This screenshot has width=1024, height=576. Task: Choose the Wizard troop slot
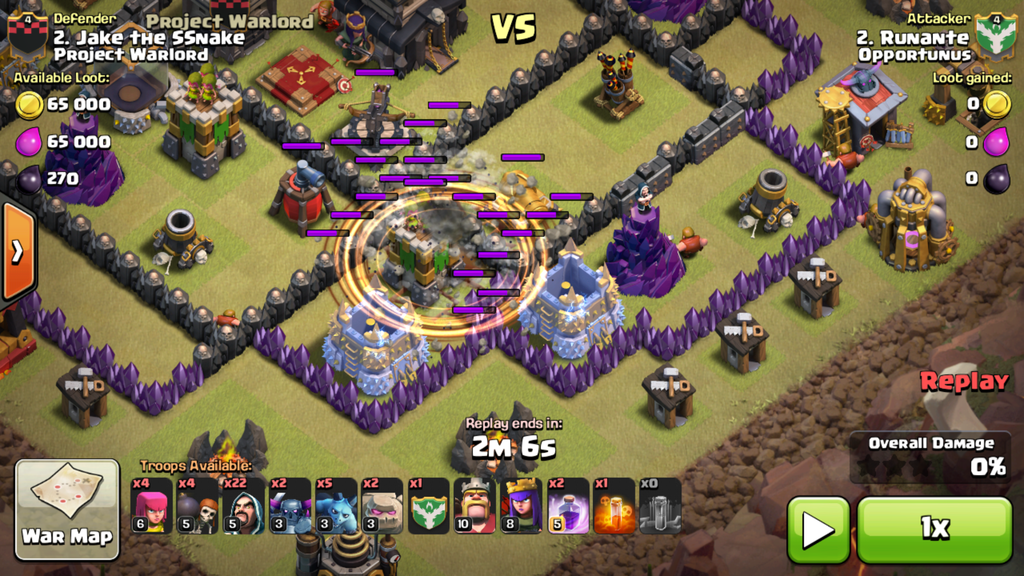[x=244, y=506]
